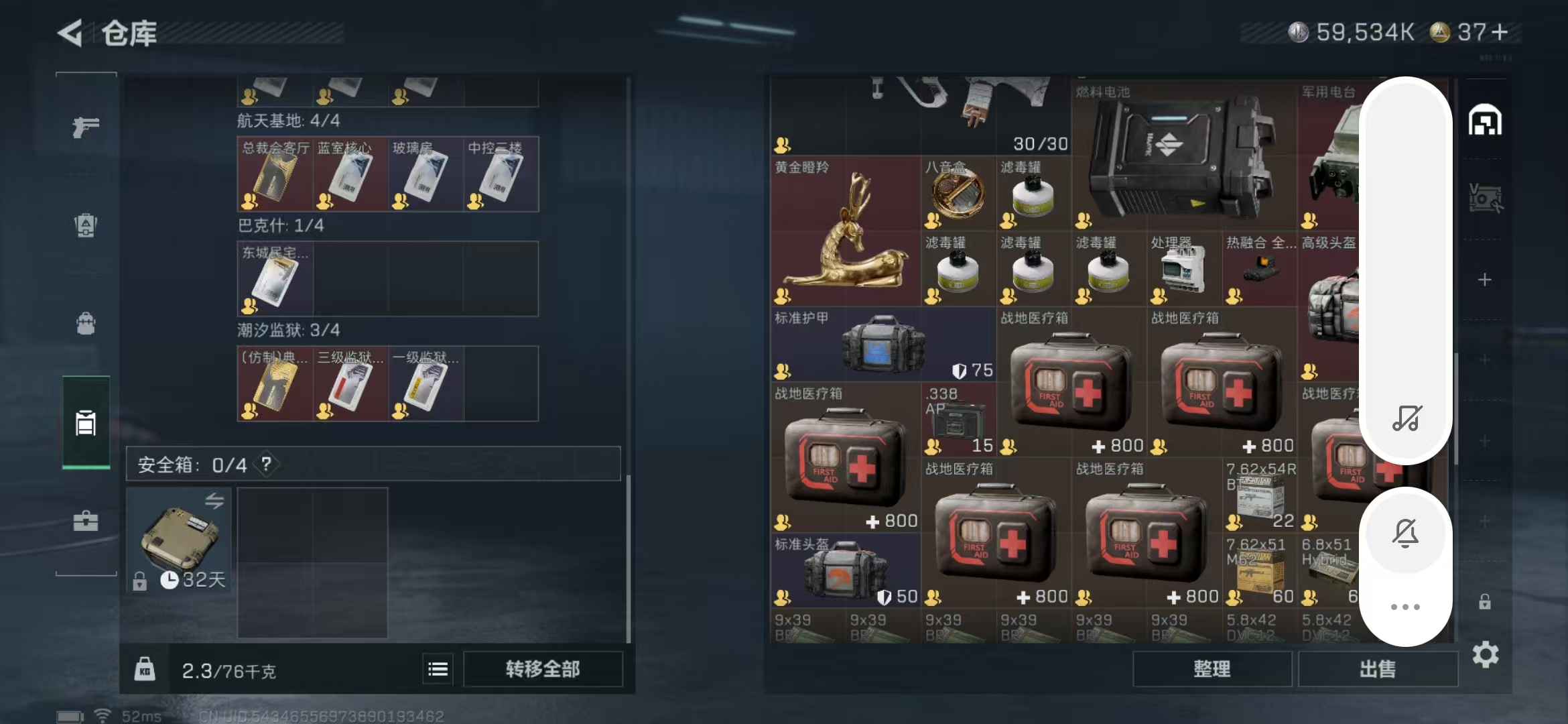Tap the 整理 organize button

pyautogui.click(x=1212, y=669)
